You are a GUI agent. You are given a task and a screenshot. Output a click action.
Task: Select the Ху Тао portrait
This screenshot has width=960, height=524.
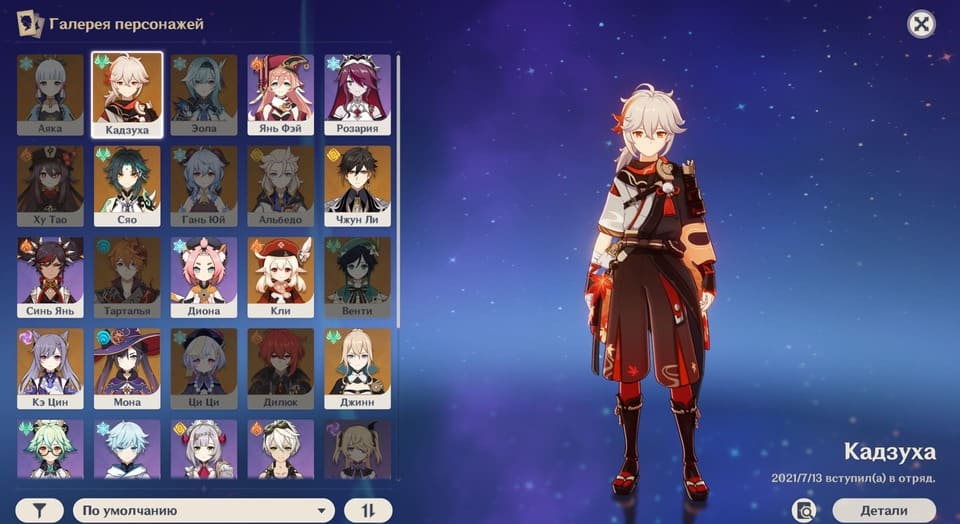point(50,186)
